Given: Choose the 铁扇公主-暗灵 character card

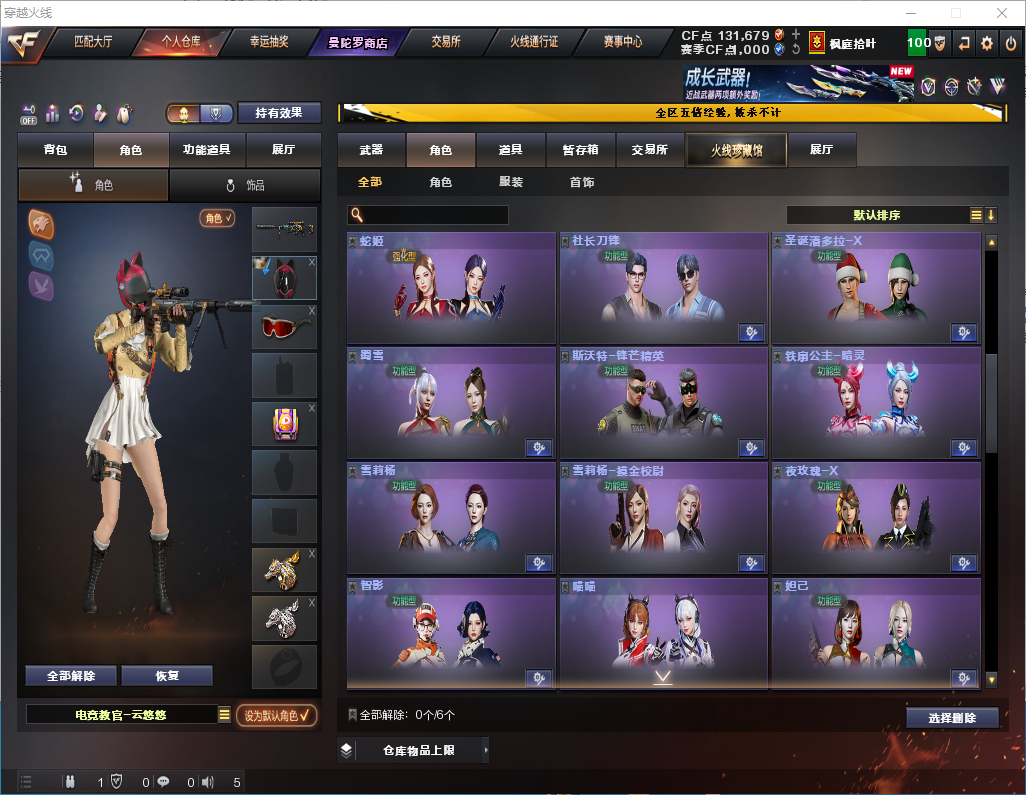Looking at the screenshot, I should (875, 402).
